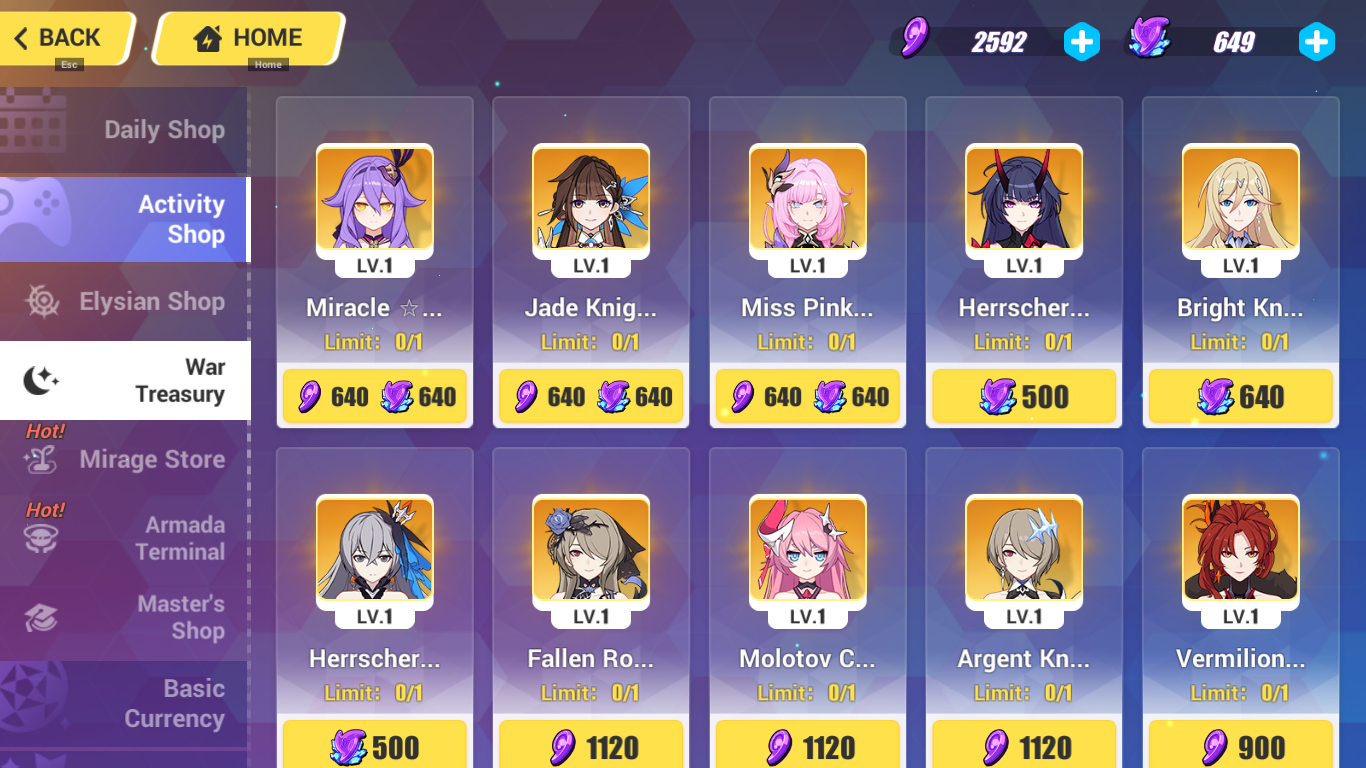Buy Fallen Rosemary for 1120

click(591, 746)
